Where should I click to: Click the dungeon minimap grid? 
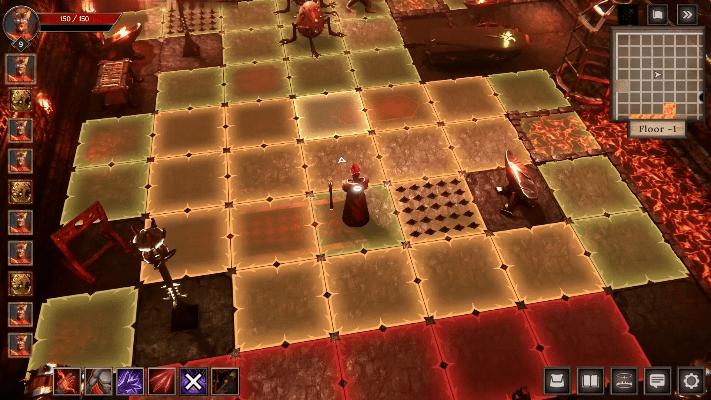click(656, 73)
